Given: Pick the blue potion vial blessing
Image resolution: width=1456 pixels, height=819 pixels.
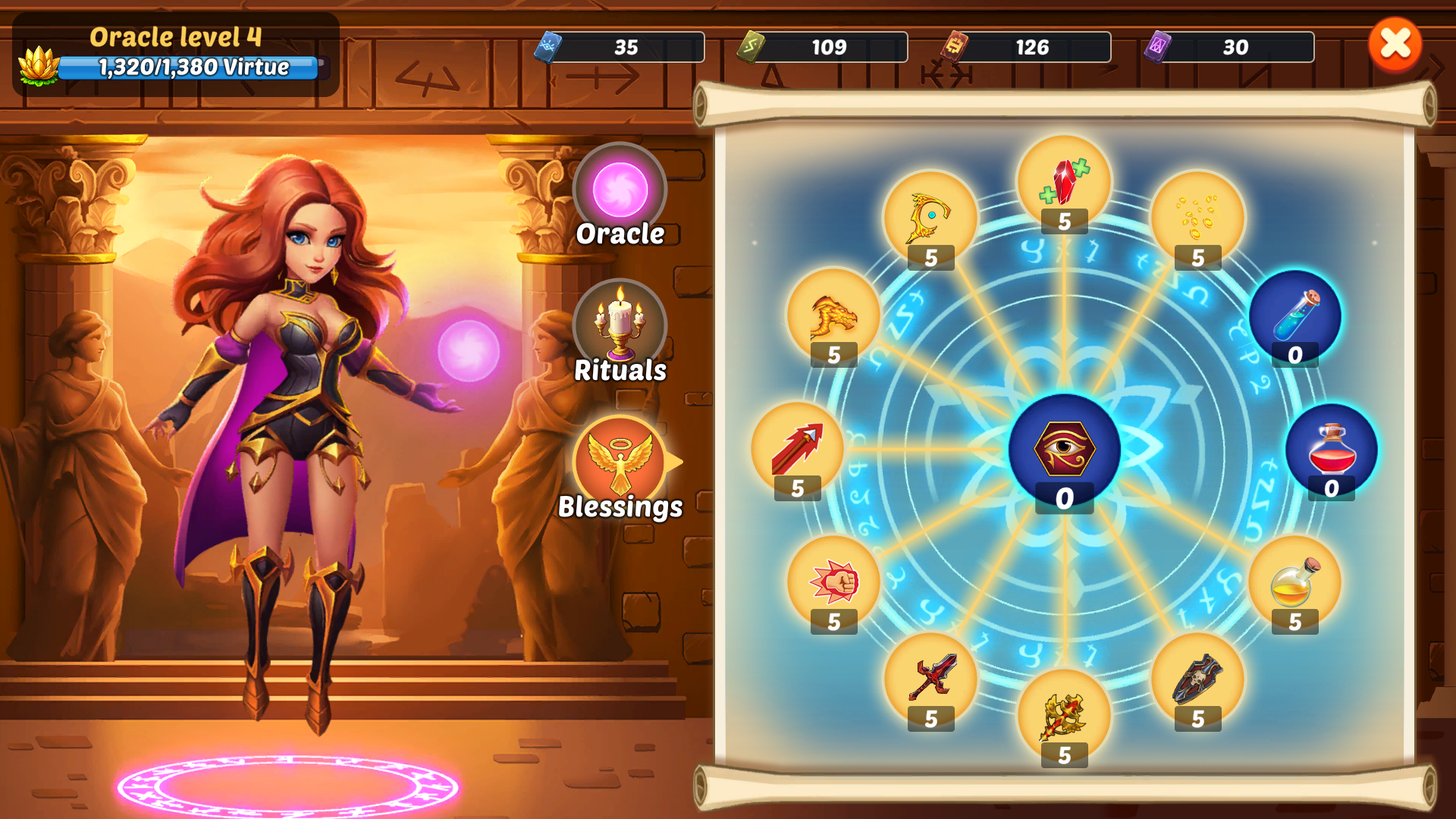Looking at the screenshot, I should (x=1294, y=315).
